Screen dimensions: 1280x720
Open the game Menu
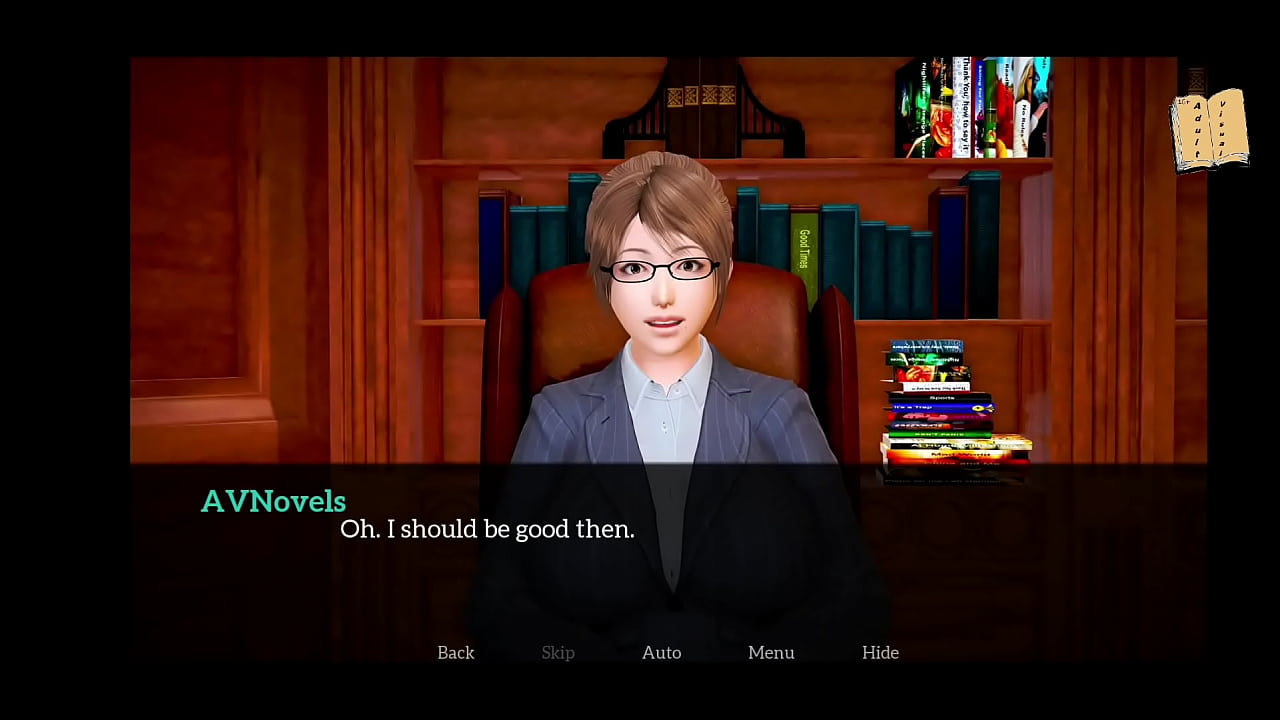click(771, 652)
